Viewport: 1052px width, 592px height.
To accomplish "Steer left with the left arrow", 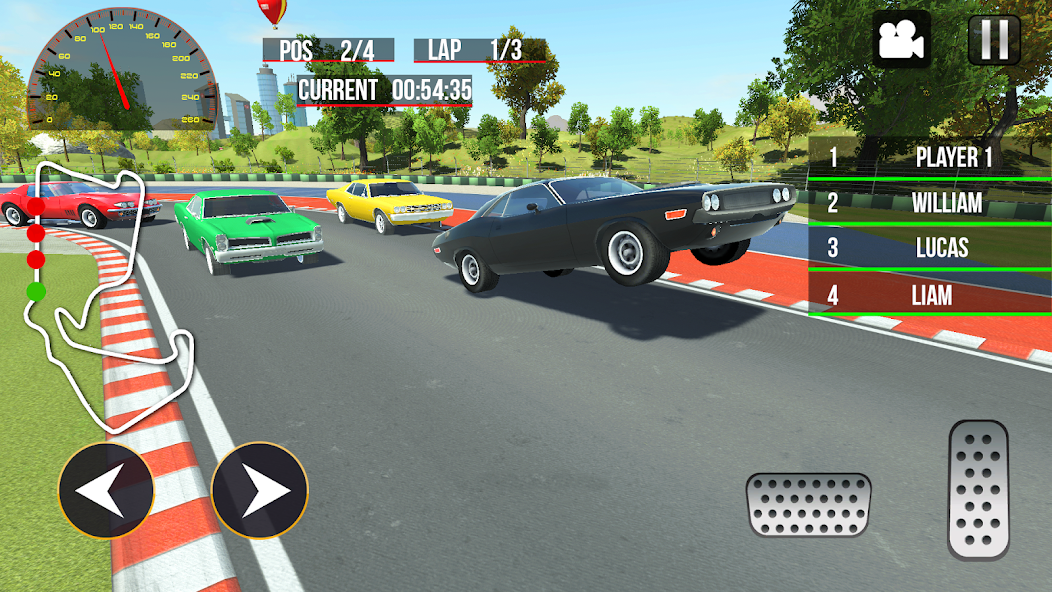I will pos(106,491).
